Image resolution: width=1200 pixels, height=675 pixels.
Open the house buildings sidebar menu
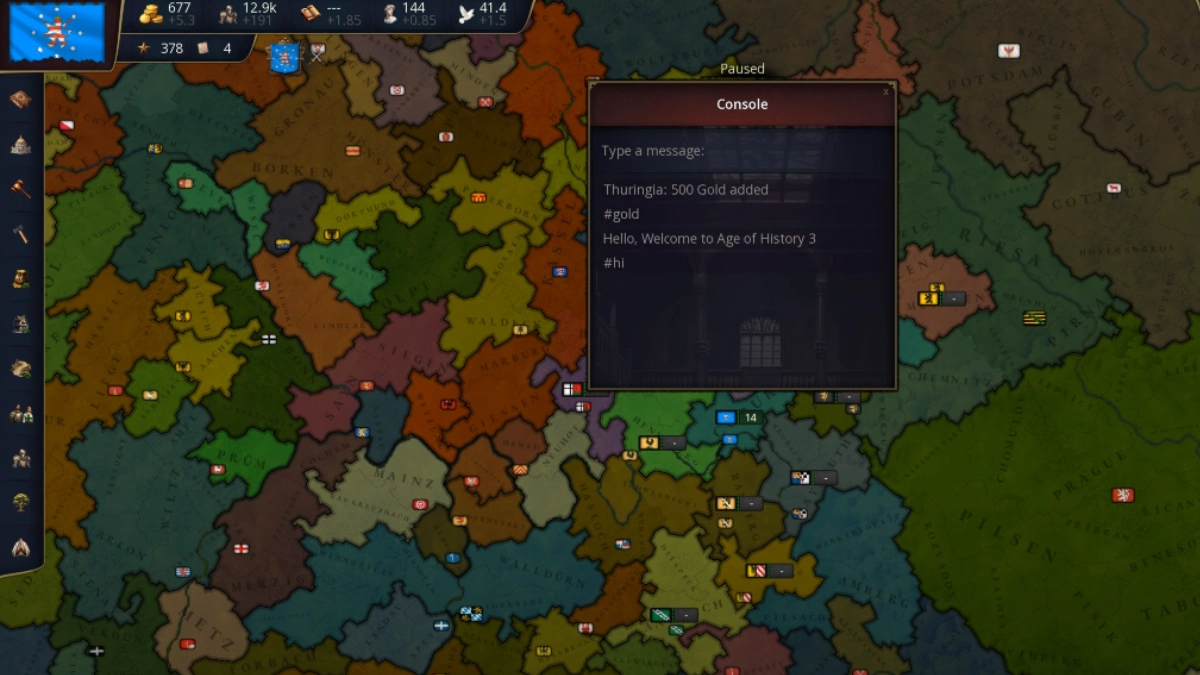[21, 324]
